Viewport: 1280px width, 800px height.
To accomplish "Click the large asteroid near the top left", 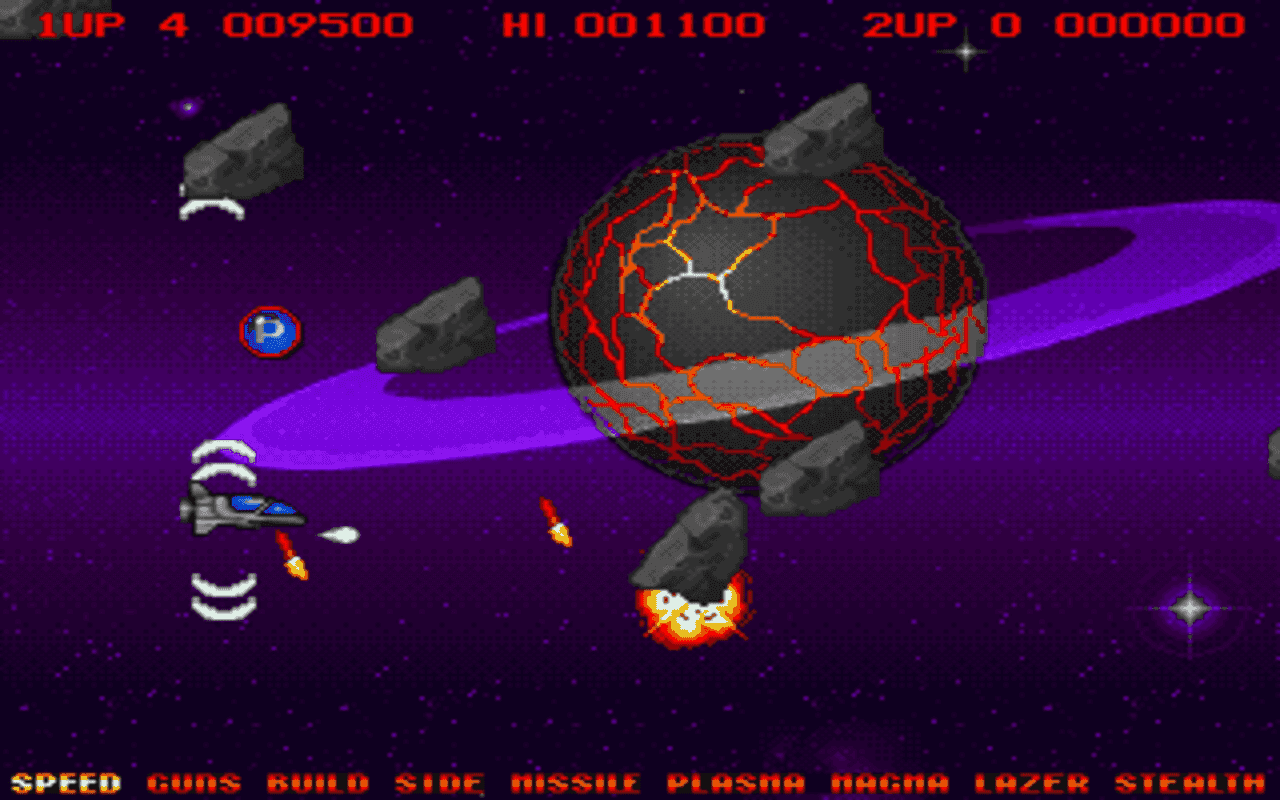I will coord(240,150).
